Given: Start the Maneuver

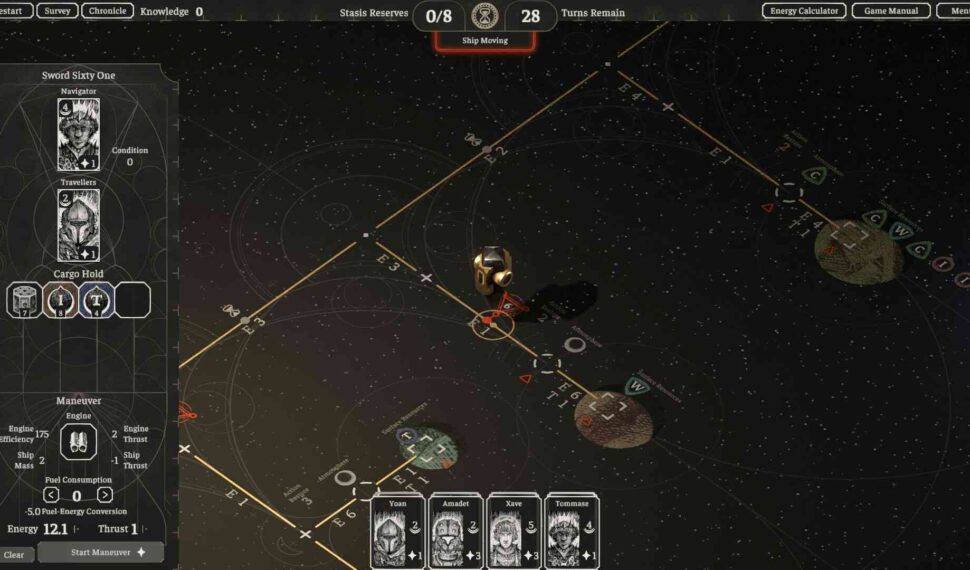Looking at the screenshot, I should pyautogui.click(x=100, y=552).
